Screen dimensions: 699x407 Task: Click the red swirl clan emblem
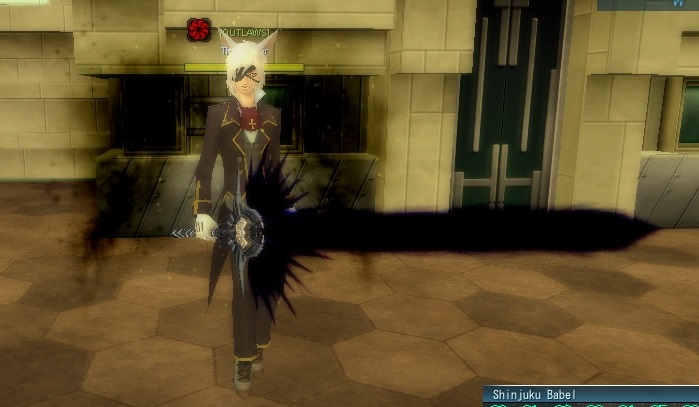click(x=199, y=31)
